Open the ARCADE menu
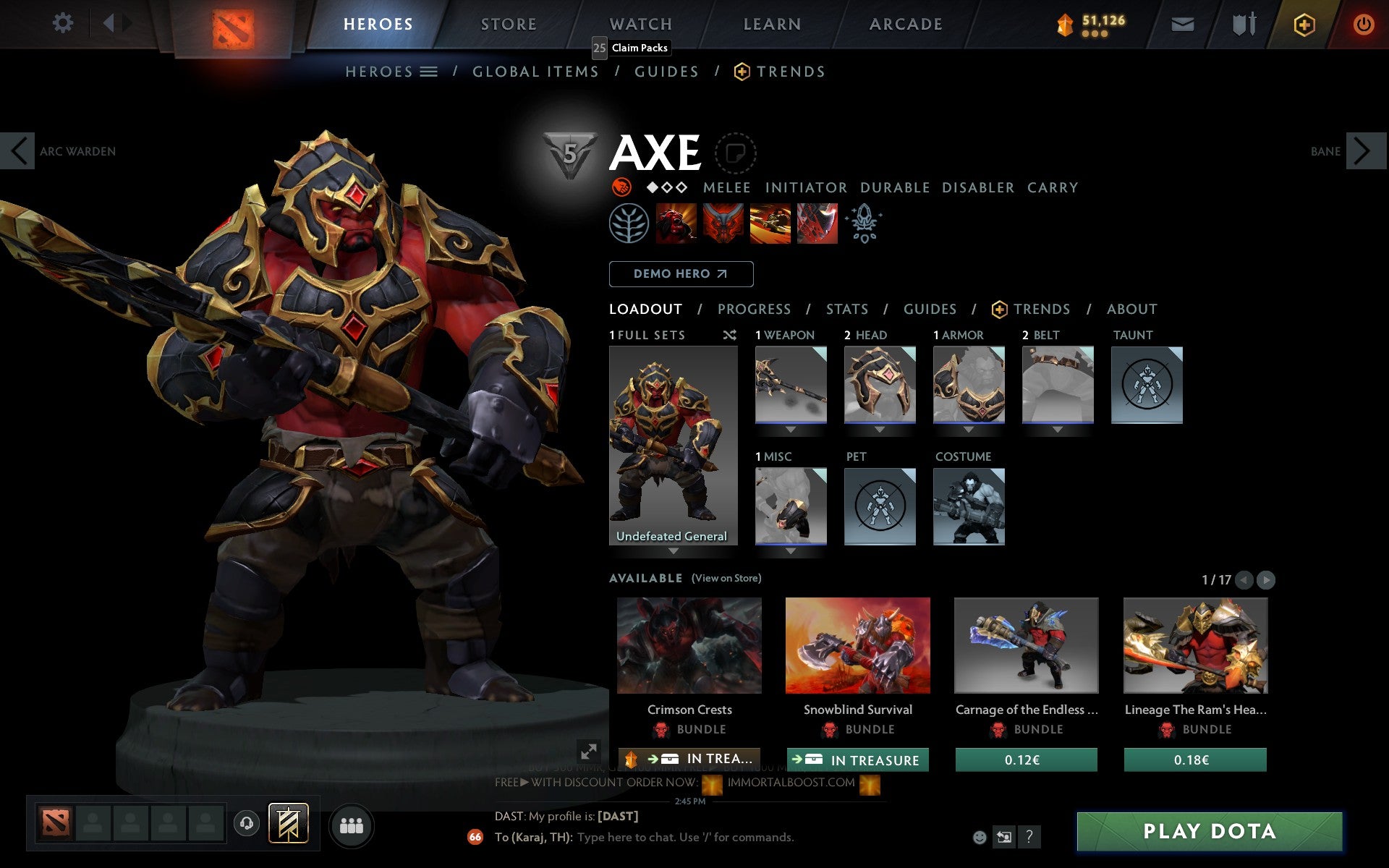The width and height of the screenshot is (1389, 868). pyautogui.click(x=905, y=23)
